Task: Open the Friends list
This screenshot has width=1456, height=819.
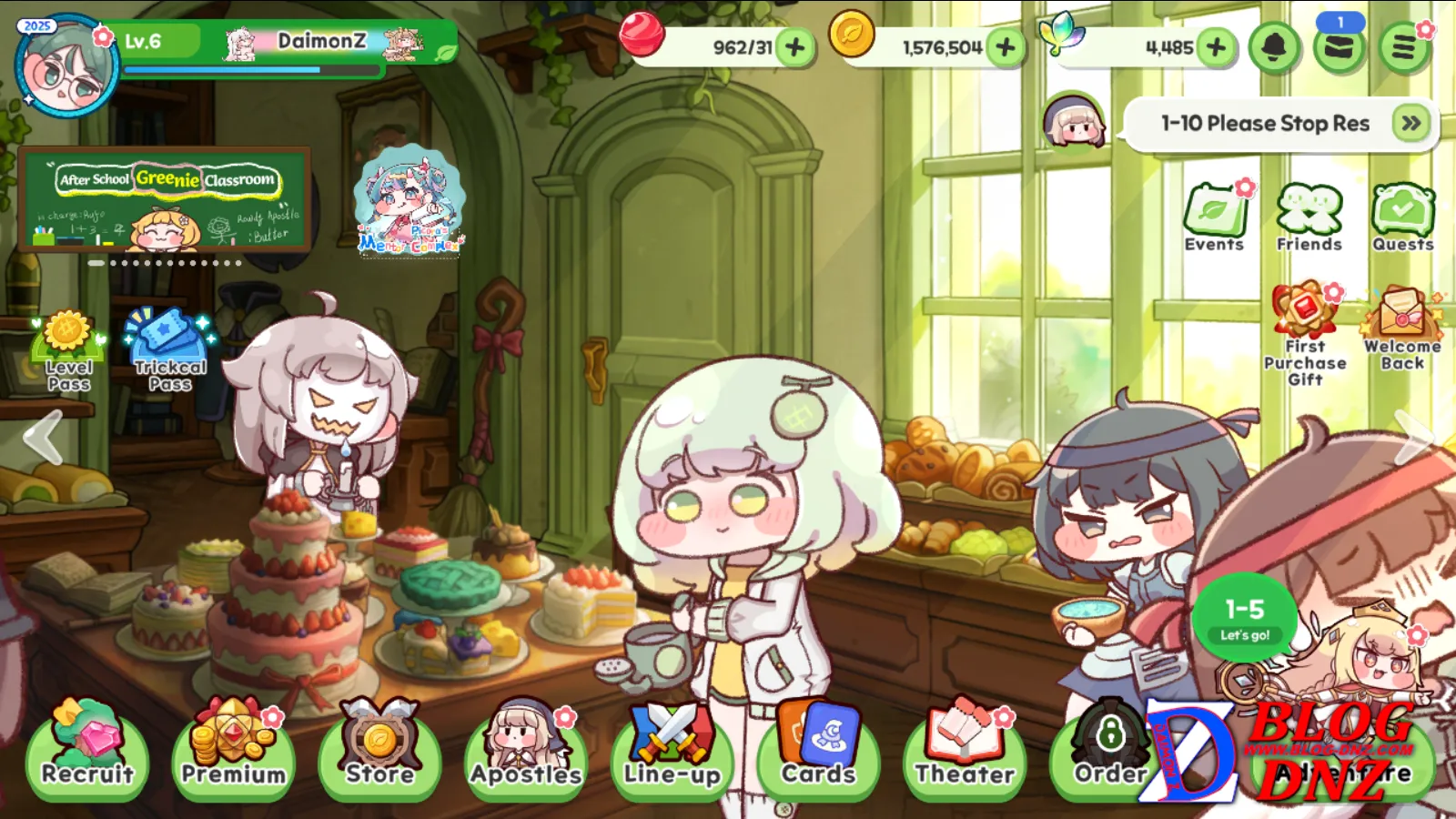Action: (x=1309, y=217)
